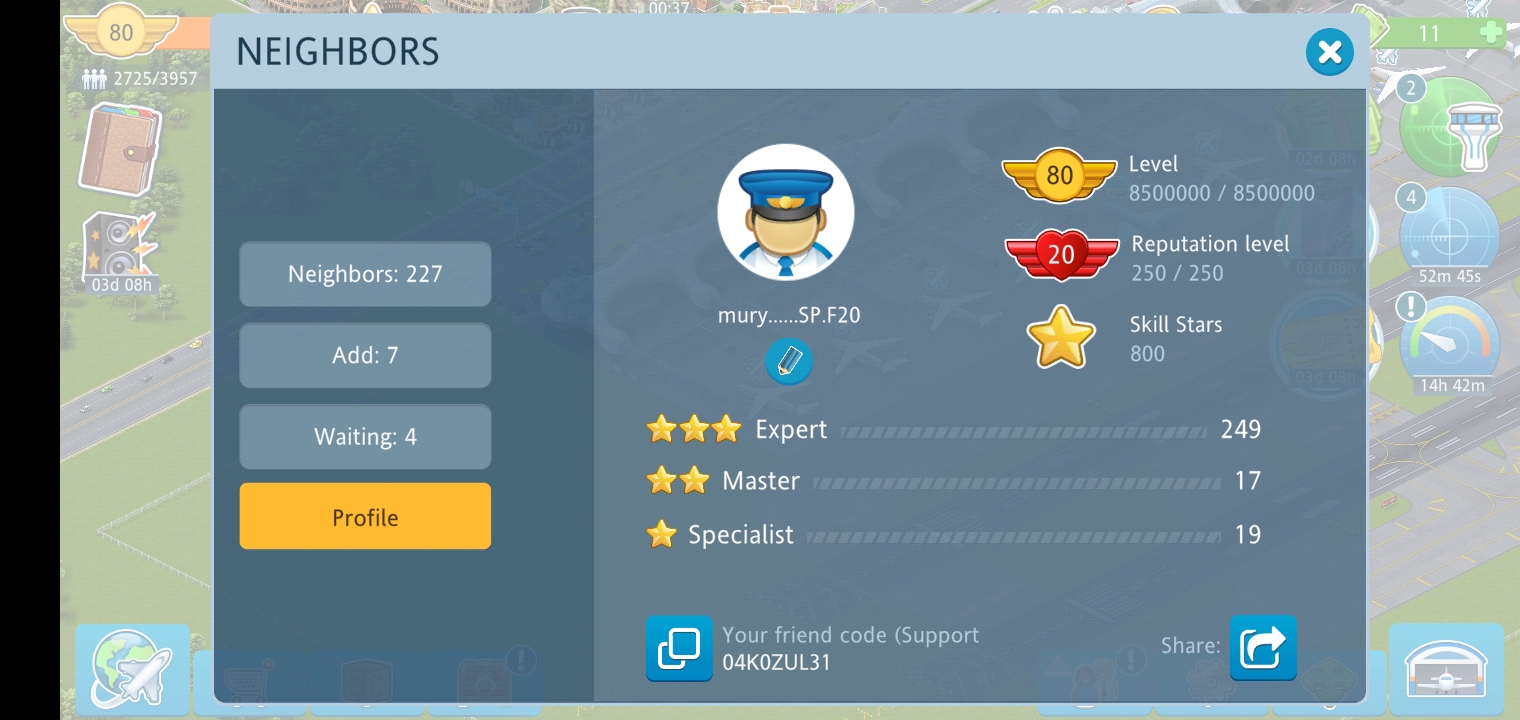Select the Profile tab
Viewport: 1520px width, 720px height.
[365, 517]
